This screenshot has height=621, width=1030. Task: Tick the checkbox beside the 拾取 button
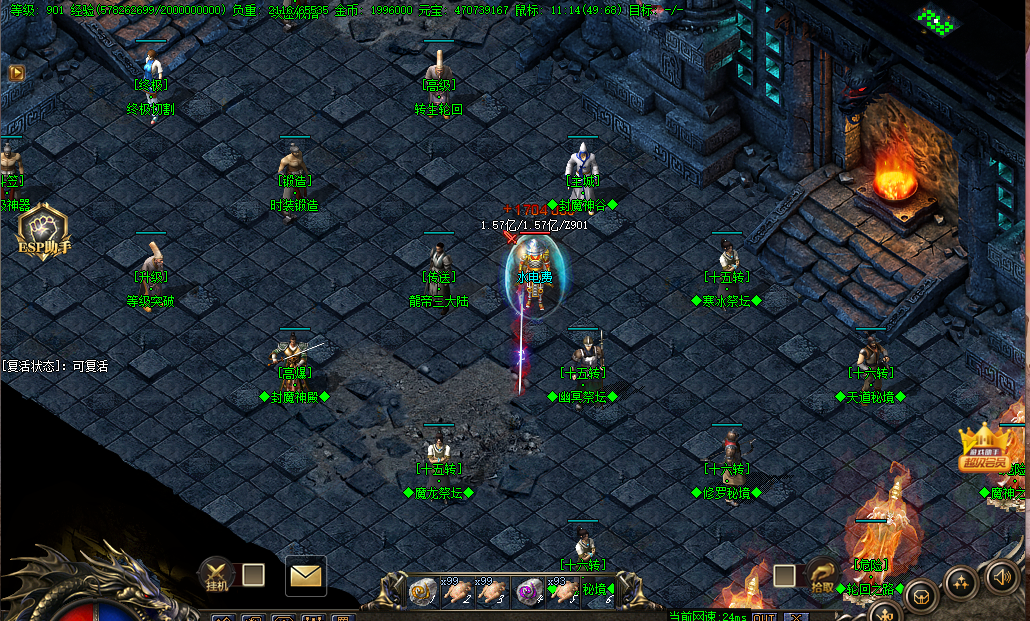[x=785, y=575]
